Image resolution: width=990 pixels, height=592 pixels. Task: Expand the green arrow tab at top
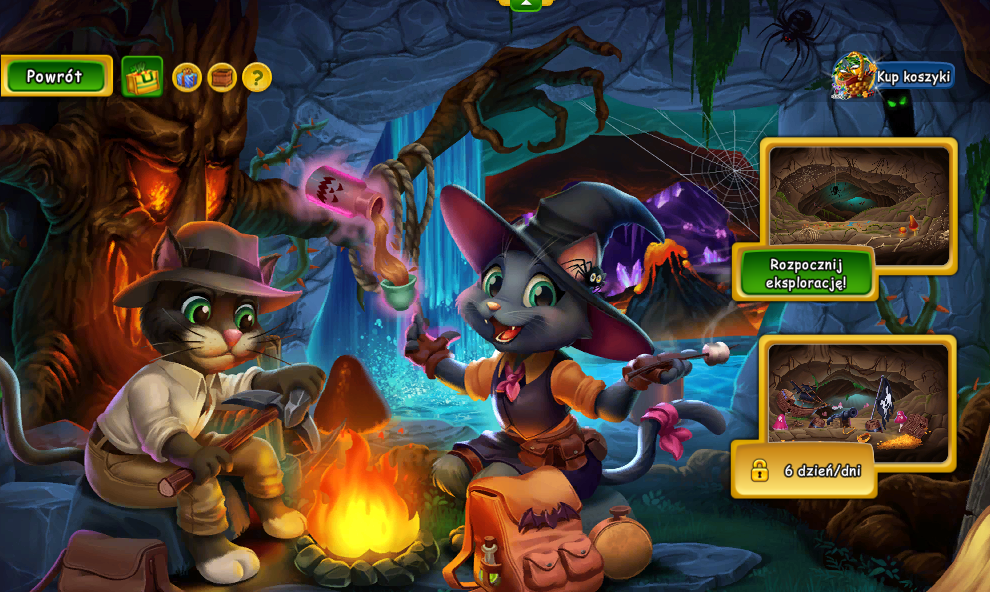525,5
